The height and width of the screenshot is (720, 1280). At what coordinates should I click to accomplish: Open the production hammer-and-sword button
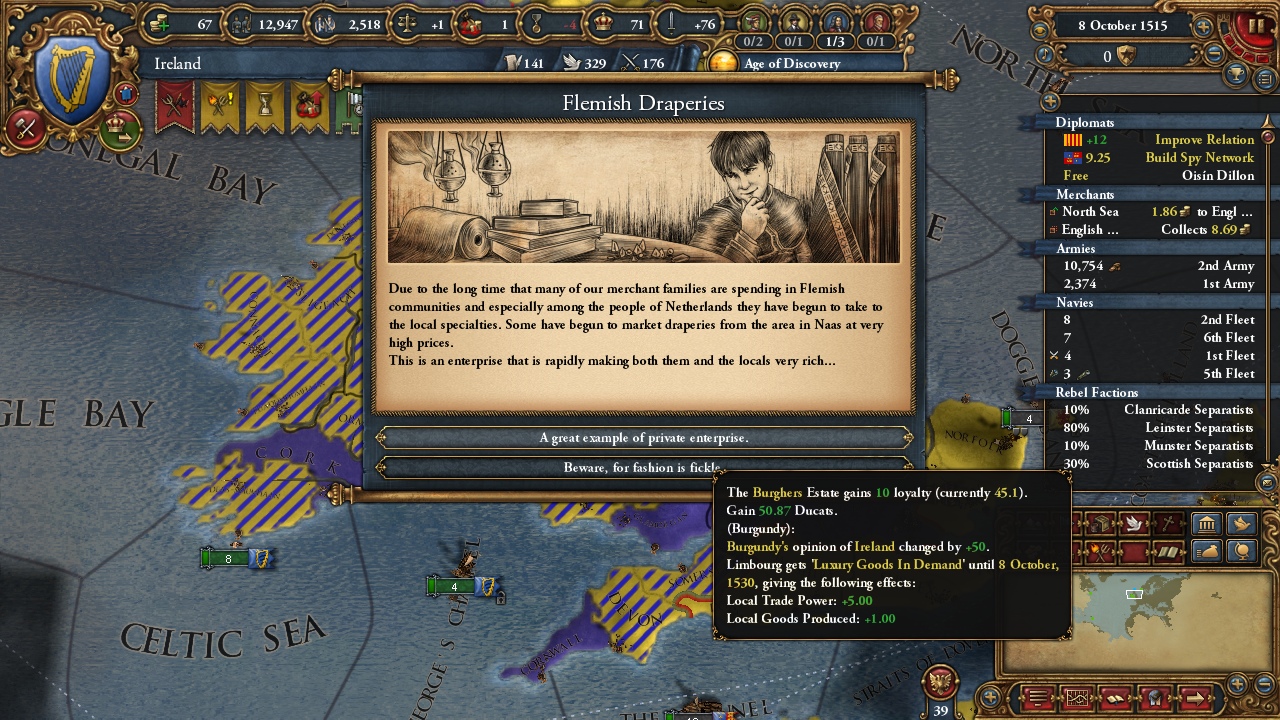coord(26,128)
